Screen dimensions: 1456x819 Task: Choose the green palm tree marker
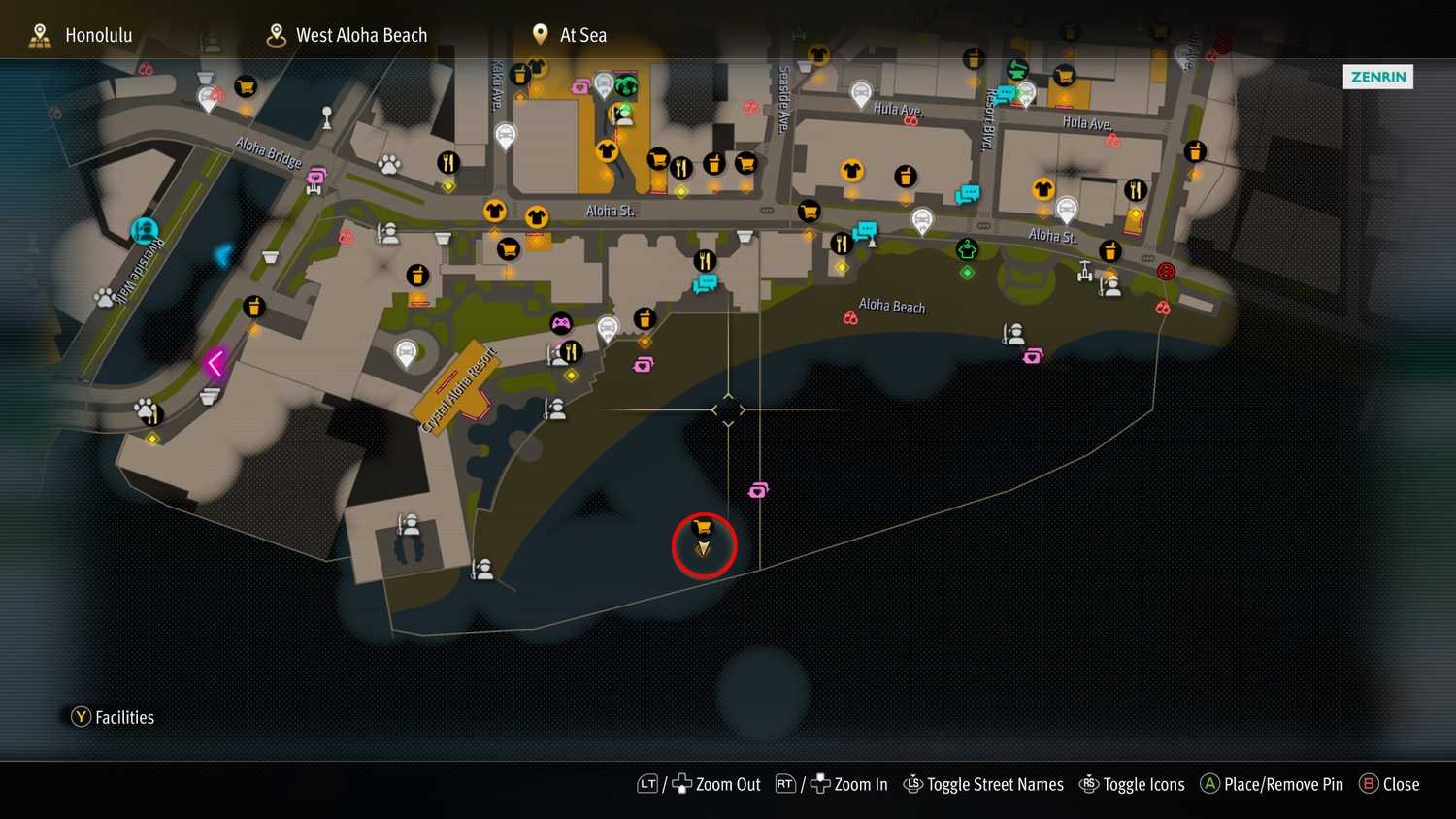(626, 87)
